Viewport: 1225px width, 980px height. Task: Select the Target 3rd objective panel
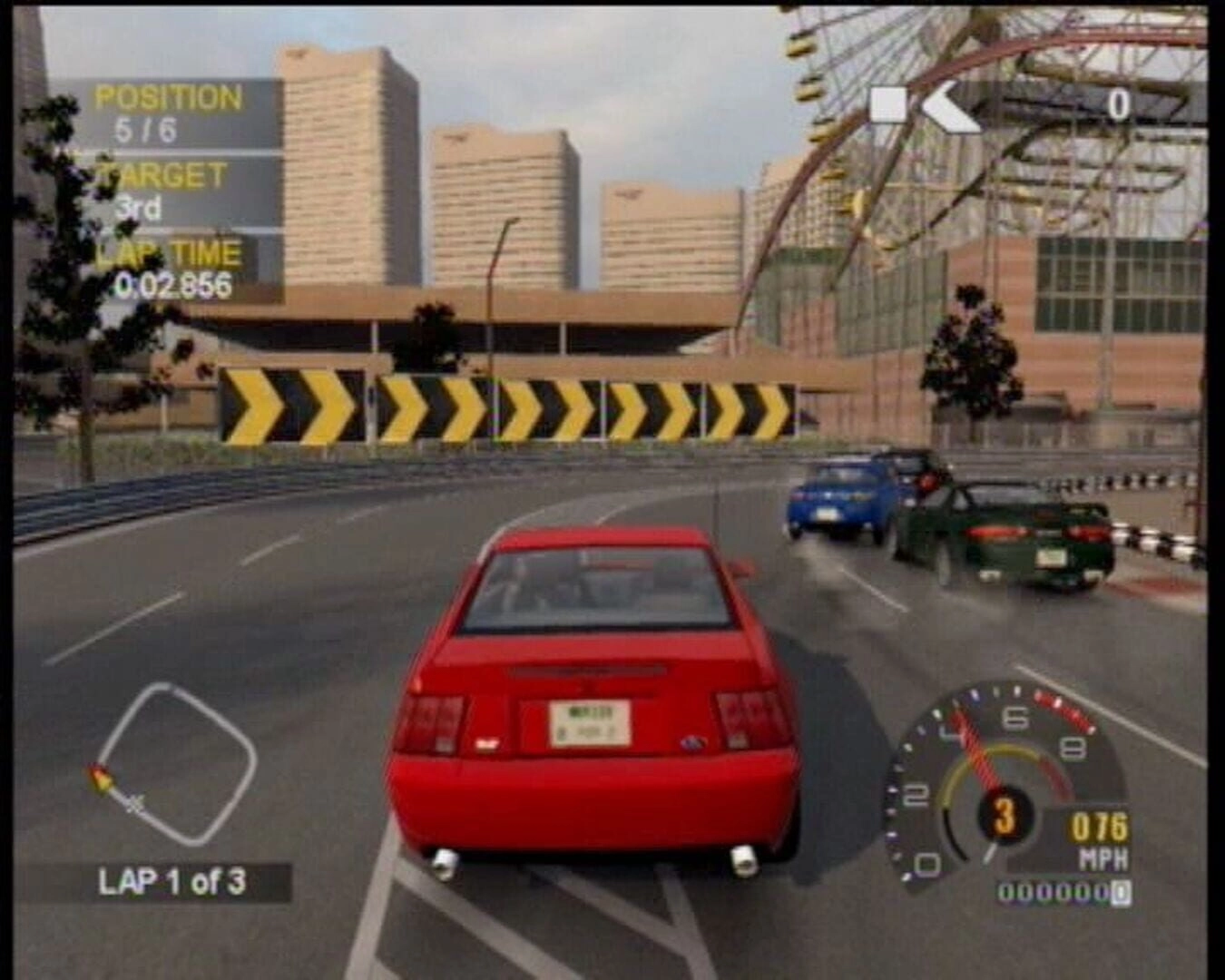pyautogui.click(x=165, y=191)
